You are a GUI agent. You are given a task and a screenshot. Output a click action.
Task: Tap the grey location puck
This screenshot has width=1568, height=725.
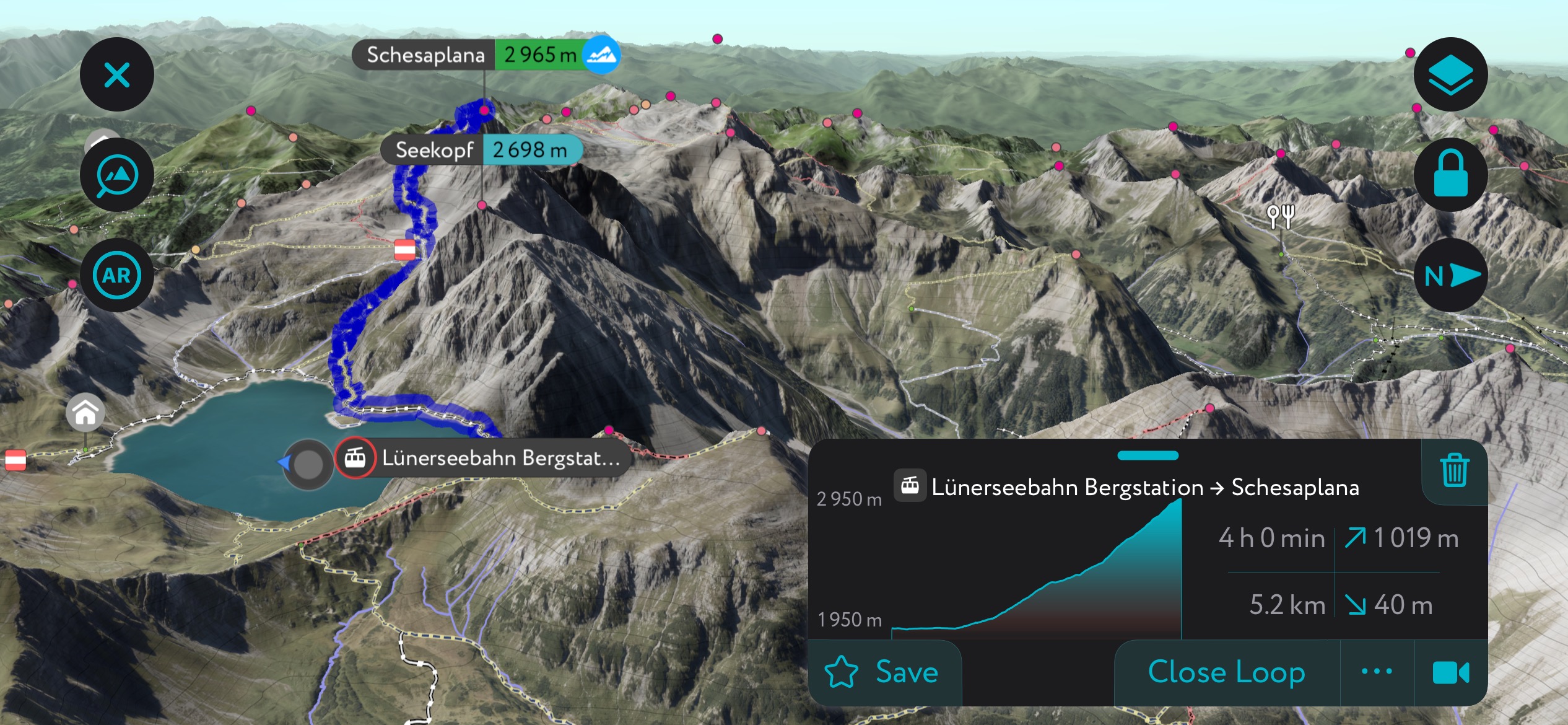coord(308,464)
